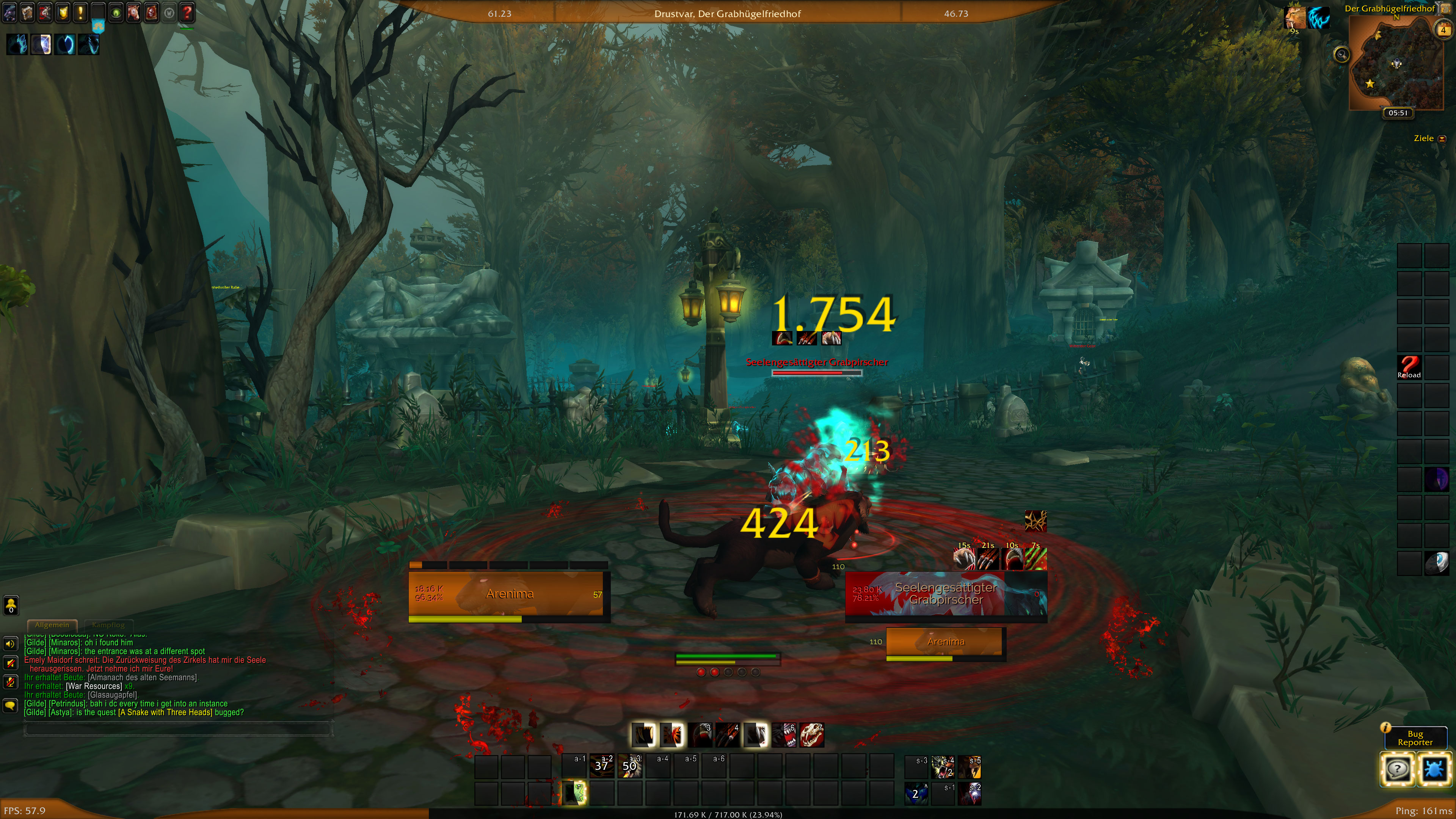This screenshot has width=1456, height=819.
Task: Switch to the Kampflog chat tab
Action: point(108,624)
